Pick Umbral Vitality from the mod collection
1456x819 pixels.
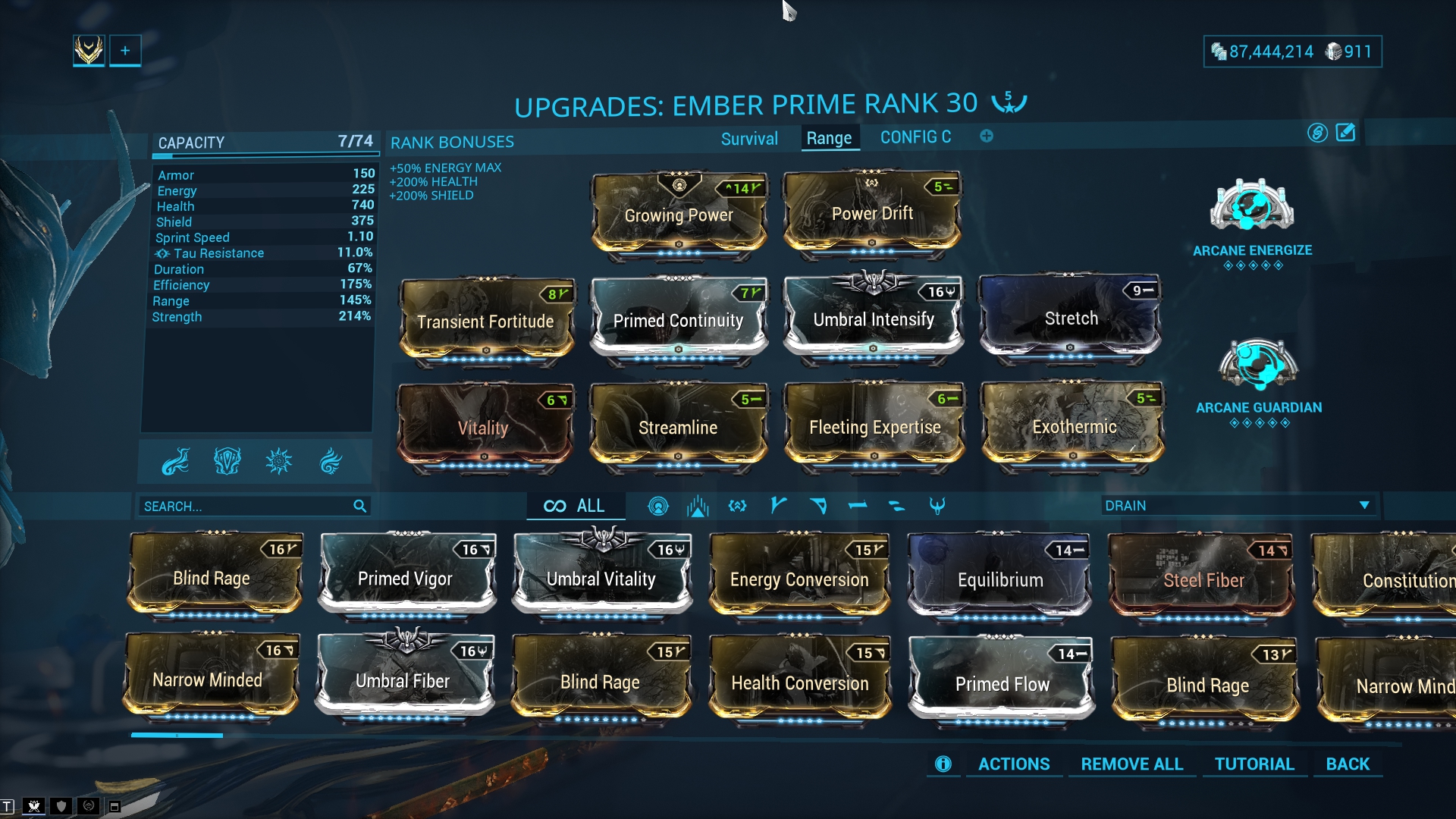601,579
